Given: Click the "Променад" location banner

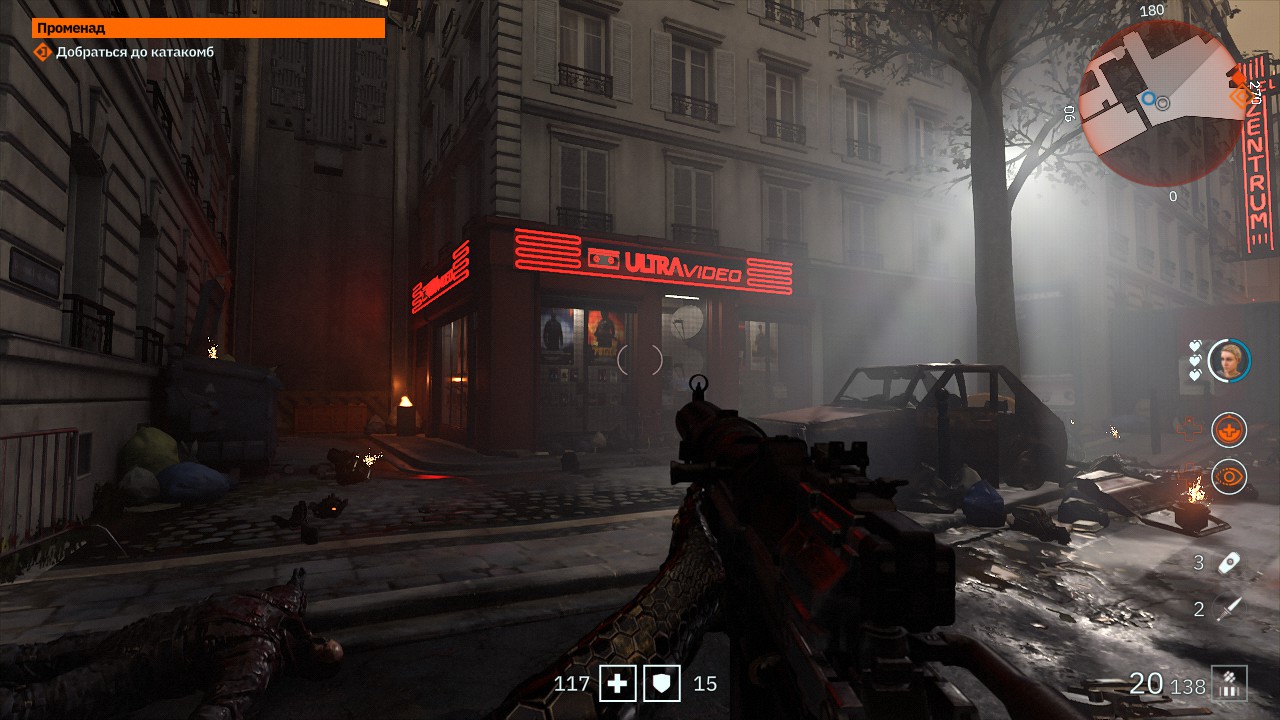Looking at the screenshot, I should point(209,28).
